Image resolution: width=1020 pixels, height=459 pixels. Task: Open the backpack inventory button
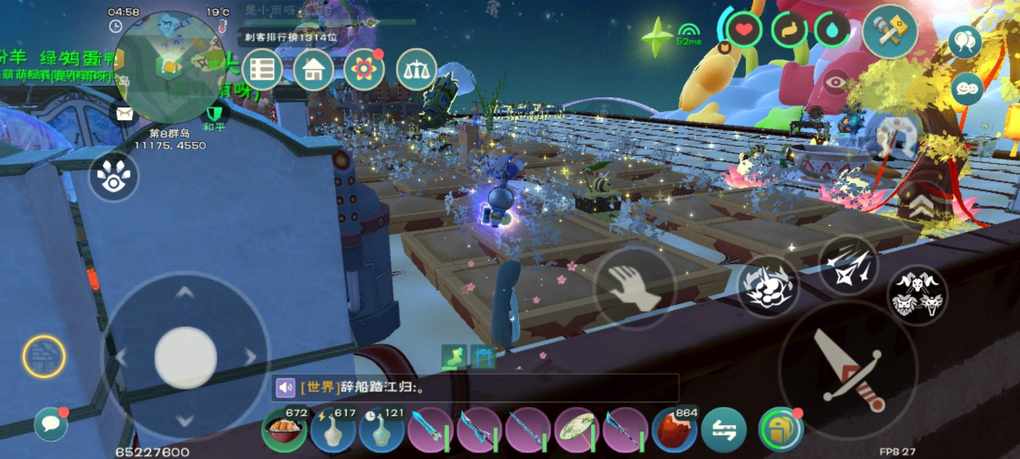tap(781, 430)
